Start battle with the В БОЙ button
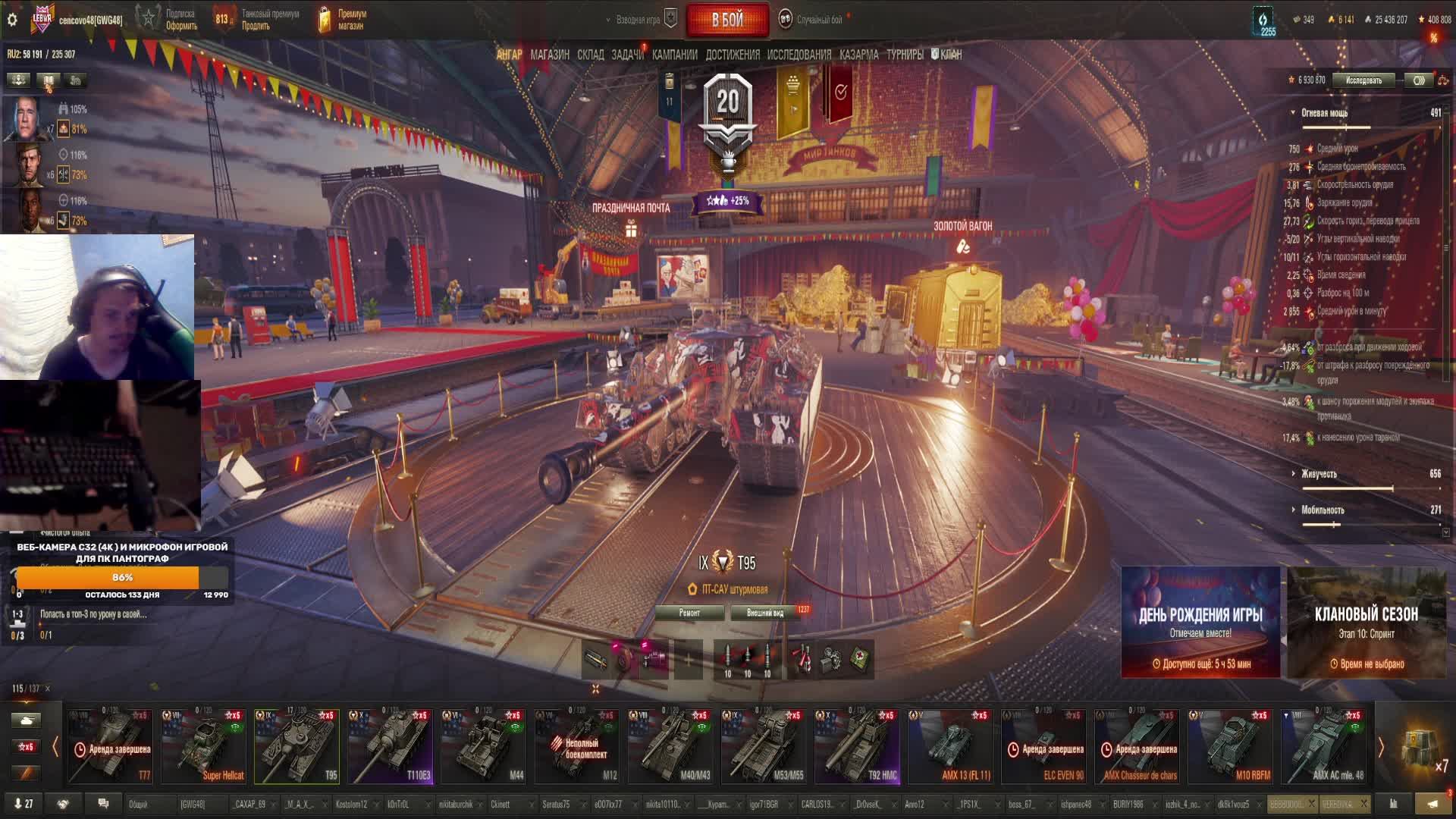This screenshot has height=819, width=1456. pos(726,20)
